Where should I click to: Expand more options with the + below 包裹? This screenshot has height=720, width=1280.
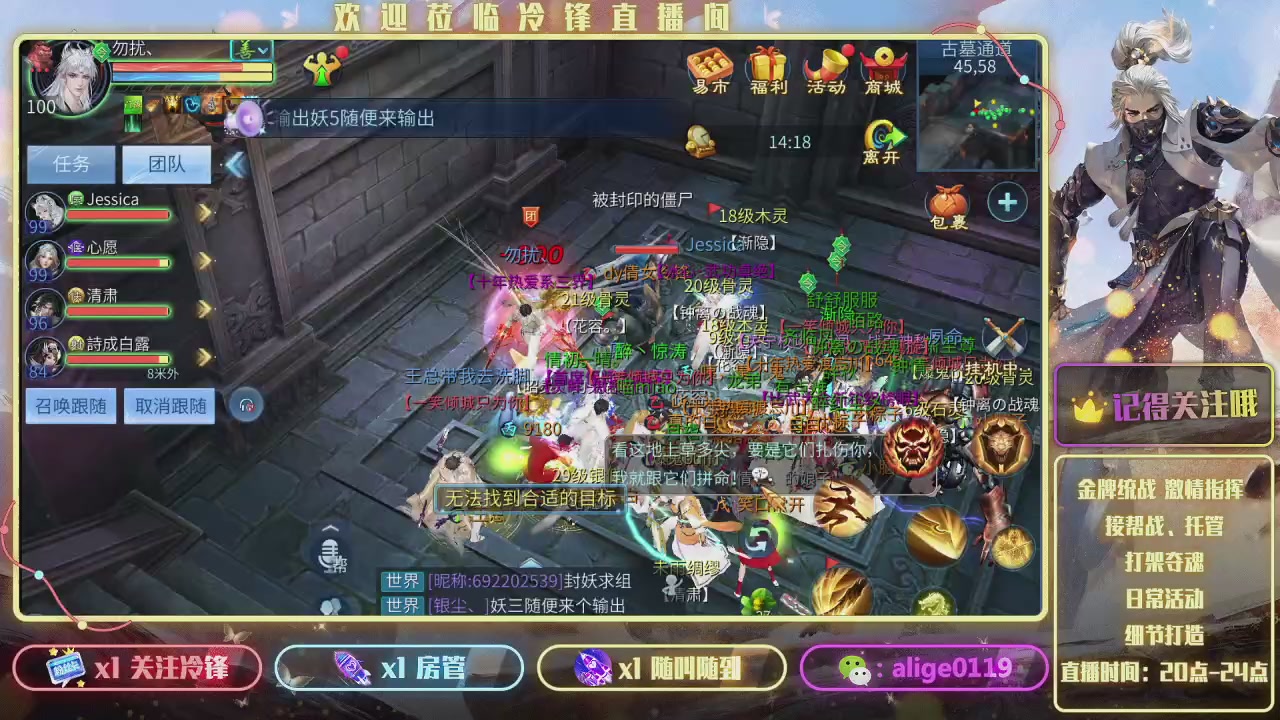[1007, 202]
